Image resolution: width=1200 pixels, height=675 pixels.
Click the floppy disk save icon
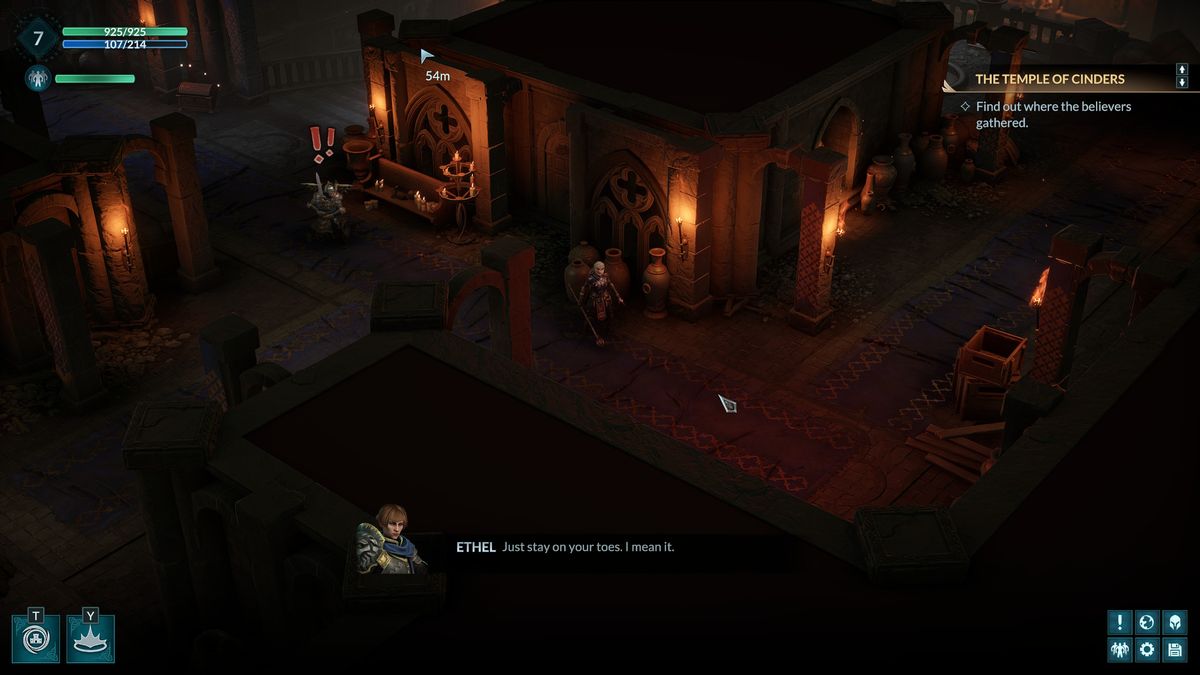[x=1175, y=650]
